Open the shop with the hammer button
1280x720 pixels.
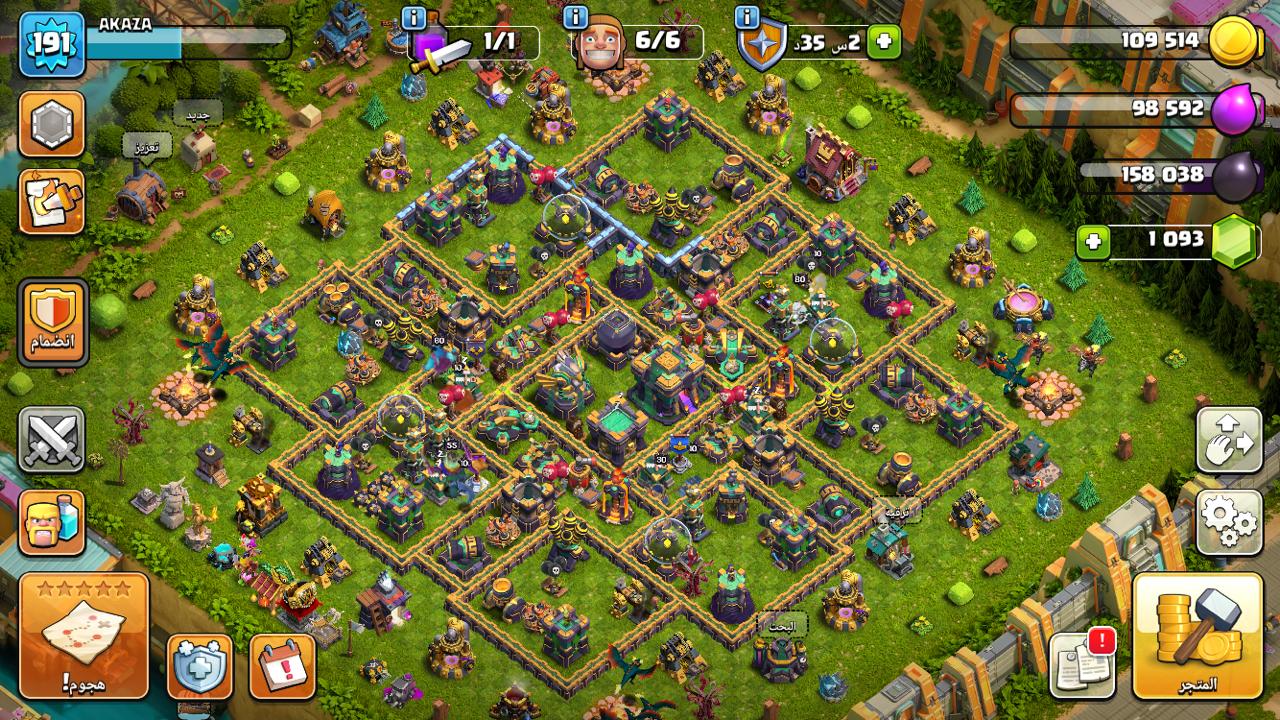click(1197, 635)
